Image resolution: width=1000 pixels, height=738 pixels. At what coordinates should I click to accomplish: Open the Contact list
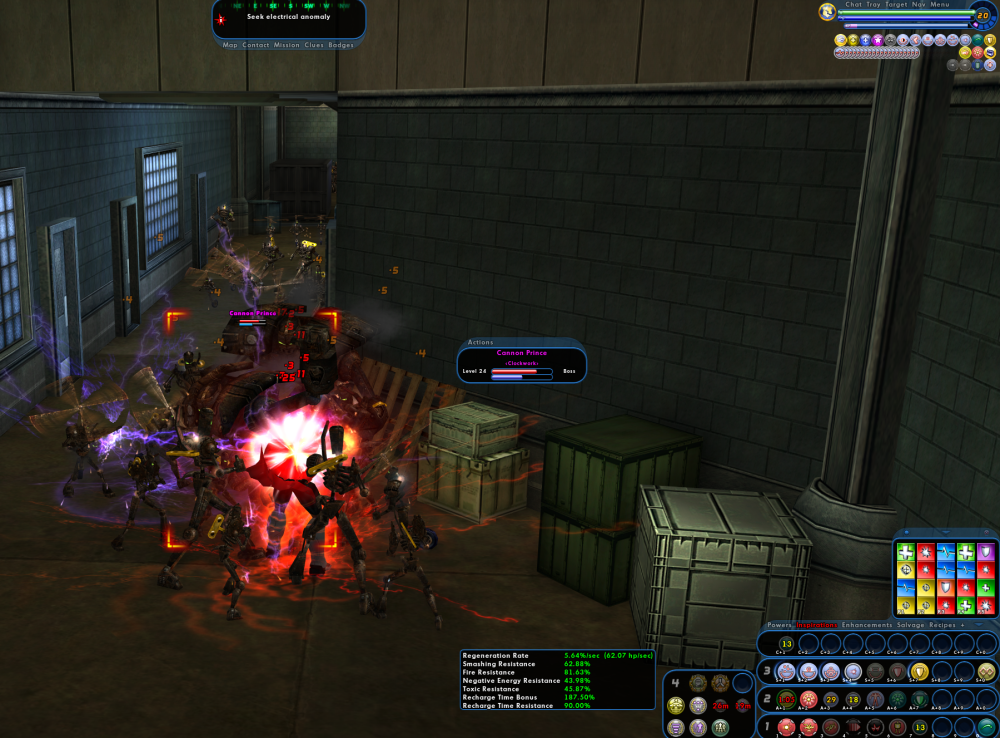point(256,45)
